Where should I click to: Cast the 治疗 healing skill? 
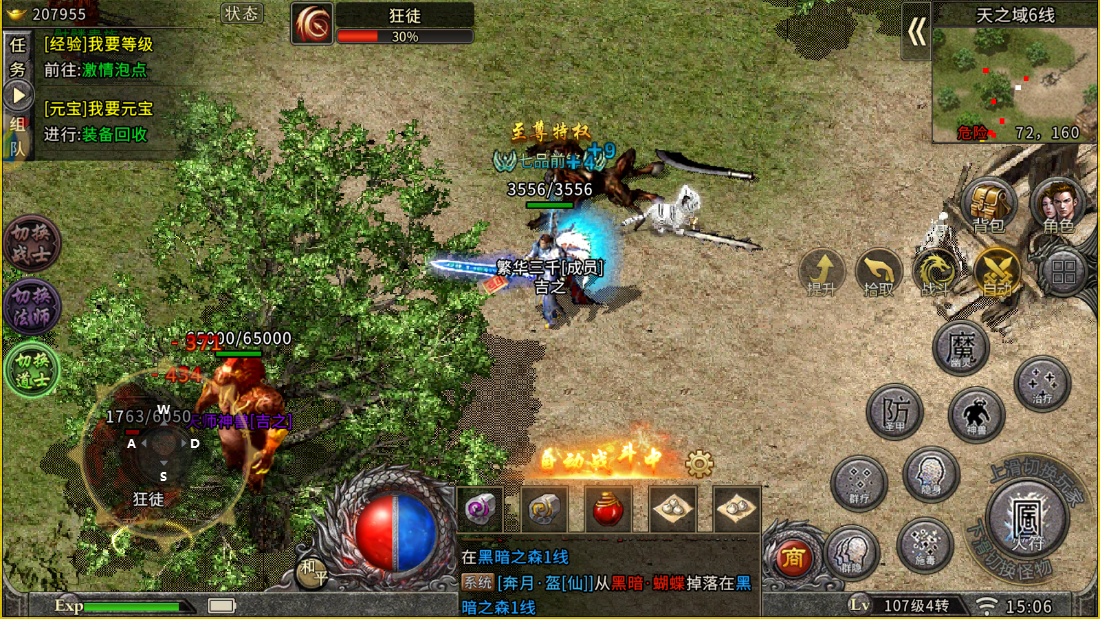[1042, 383]
